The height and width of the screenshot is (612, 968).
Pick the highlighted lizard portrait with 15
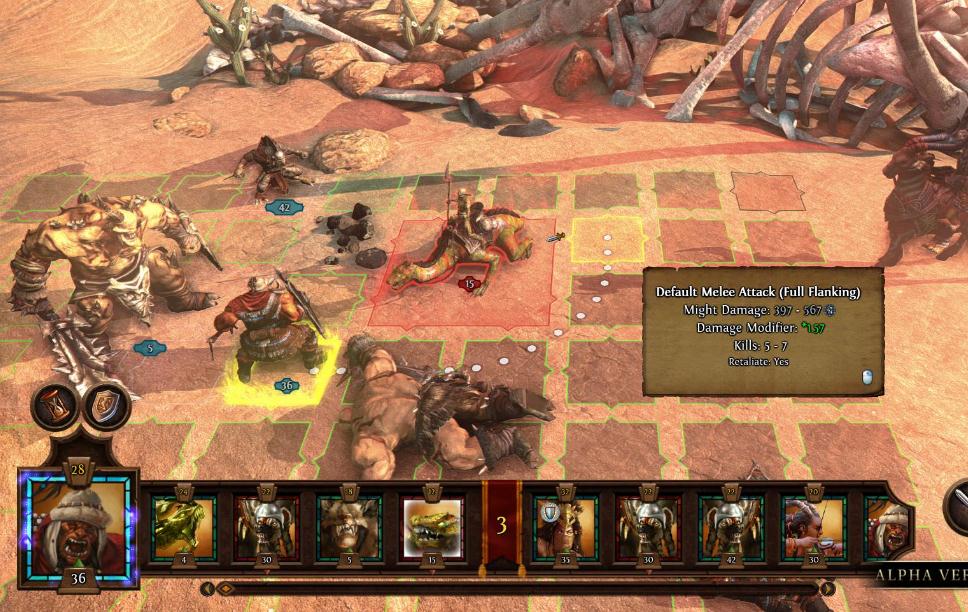pyautogui.click(x=431, y=526)
